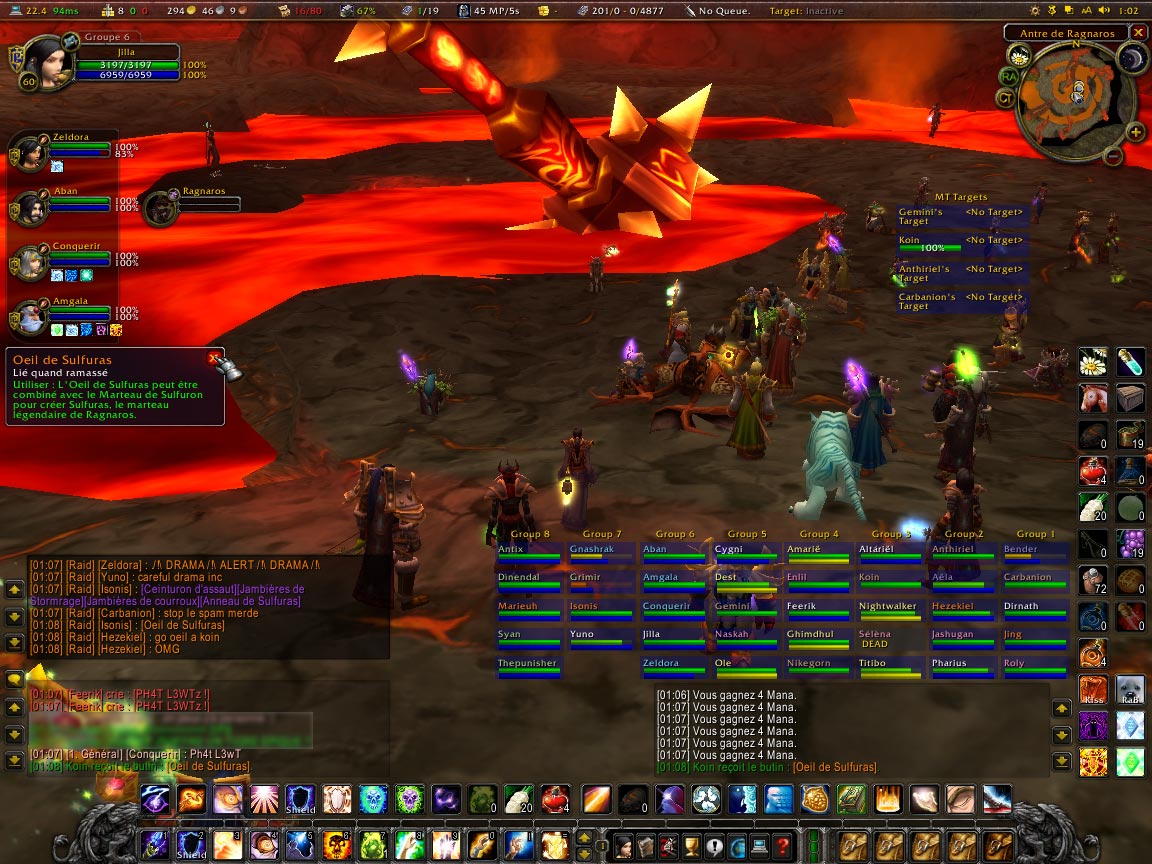Screen dimensions: 1152x864
Task: Select Nightwalker in the raid group list
Action: coord(887,609)
